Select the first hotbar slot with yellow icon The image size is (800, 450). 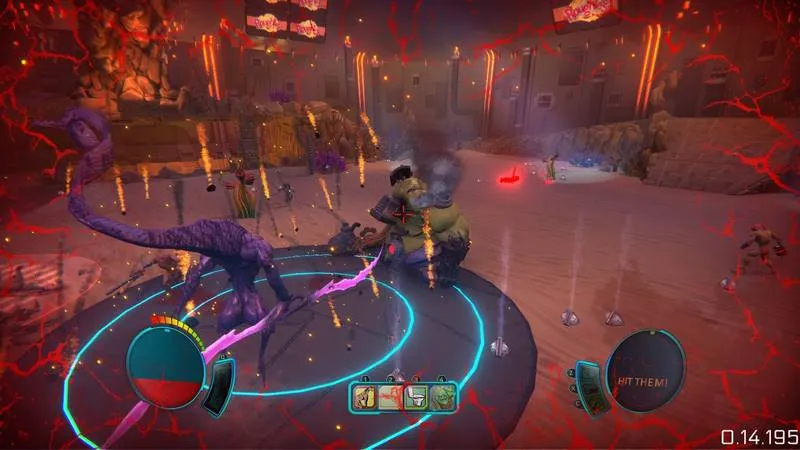click(x=363, y=398)
